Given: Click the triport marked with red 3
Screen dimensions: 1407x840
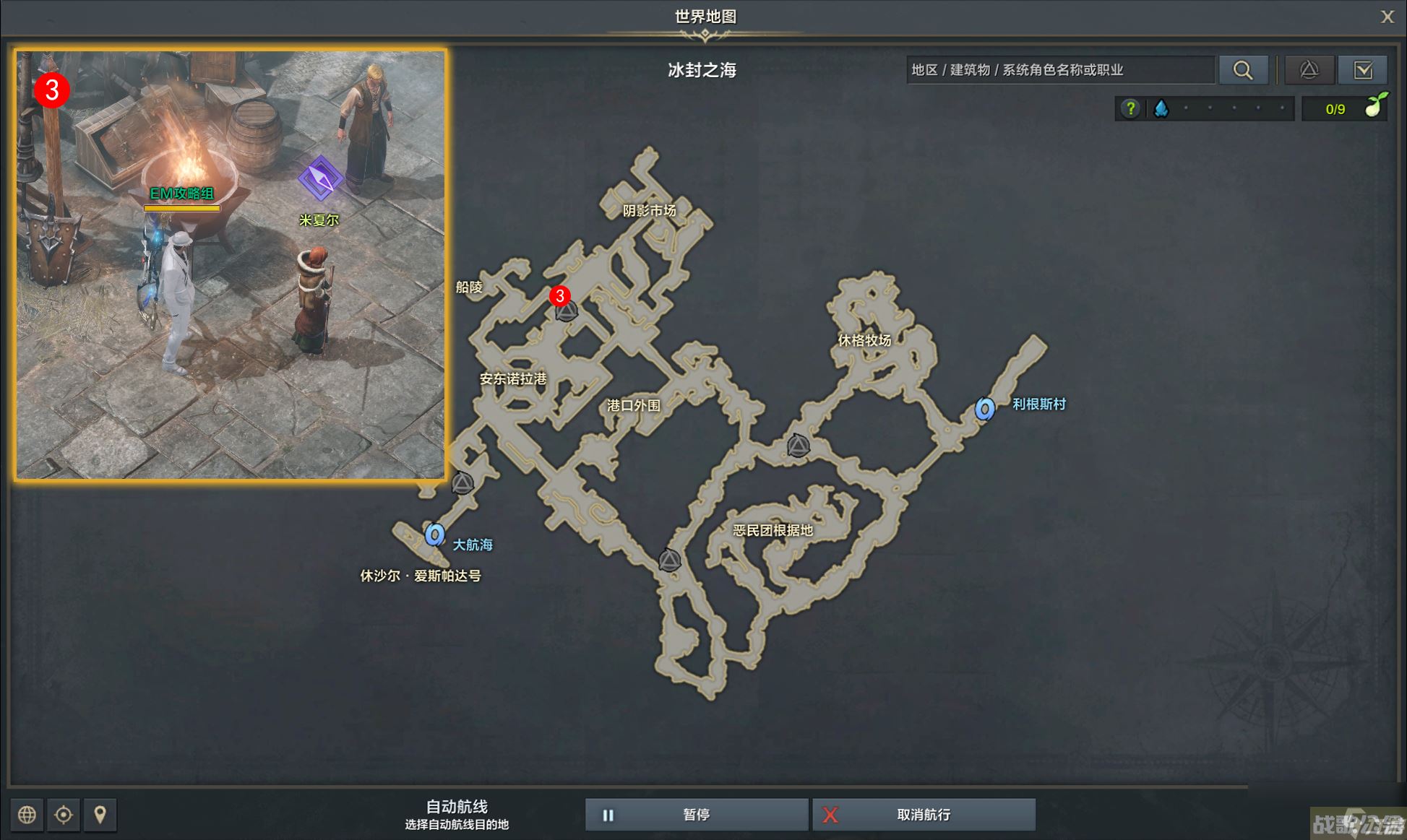Looking at the screenshot, I should (566, 311).
